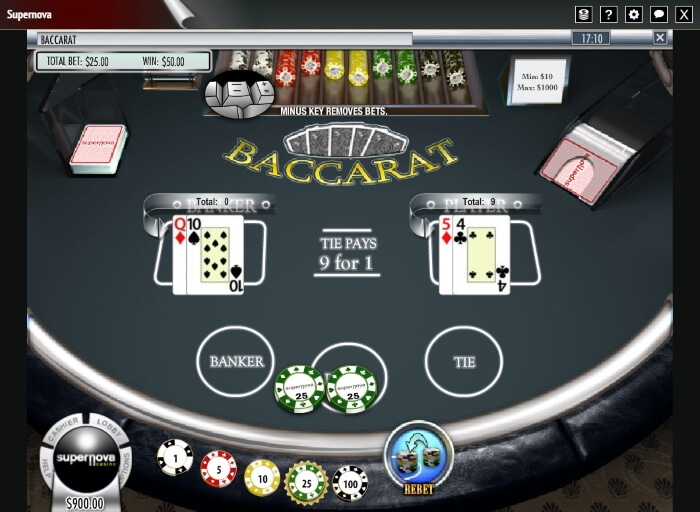Pick the yellow 10 chip
The image size is (700, 512).
pos(262,477)
